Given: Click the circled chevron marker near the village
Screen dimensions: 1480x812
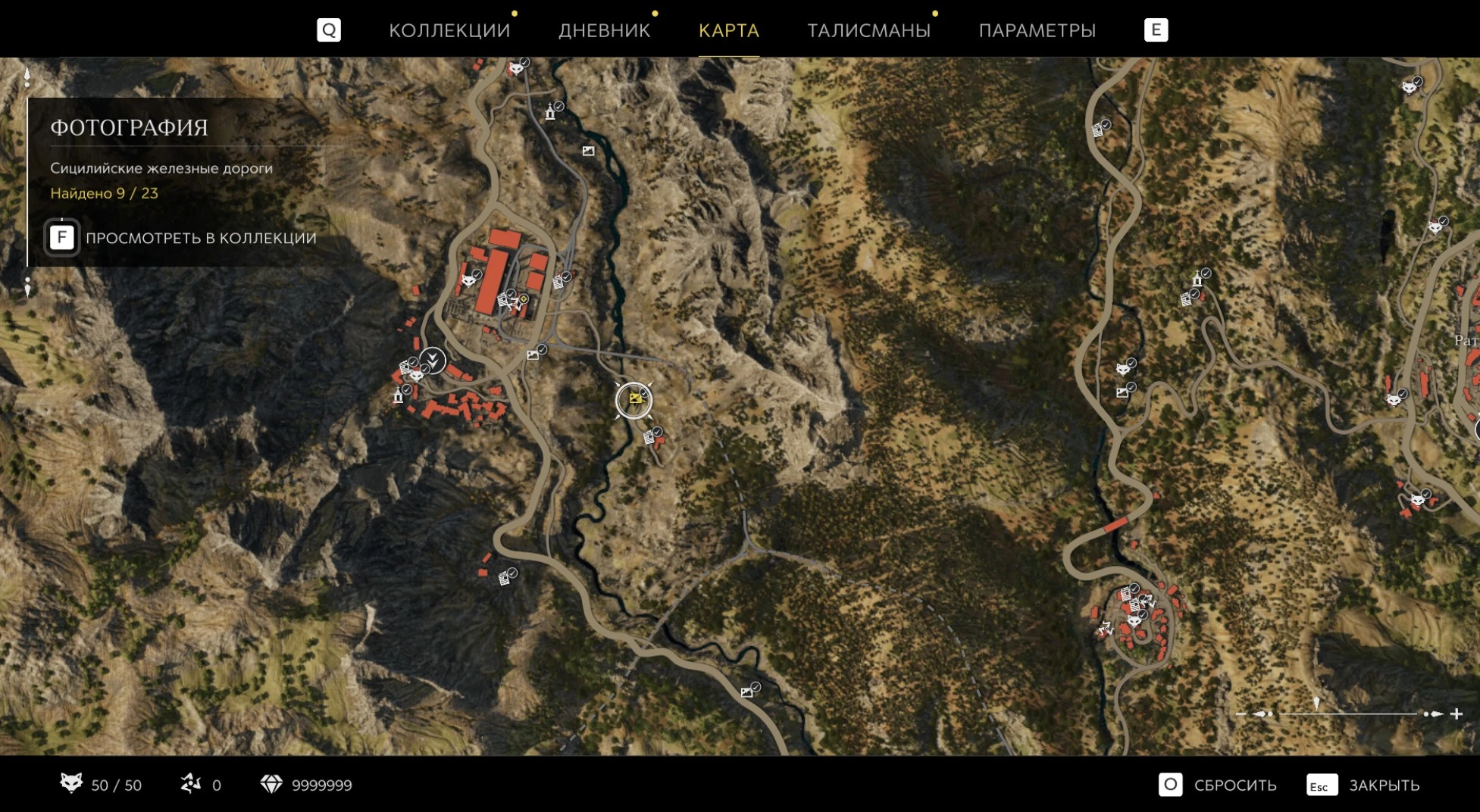Looking at the screenshot, I should pos(432,359).
